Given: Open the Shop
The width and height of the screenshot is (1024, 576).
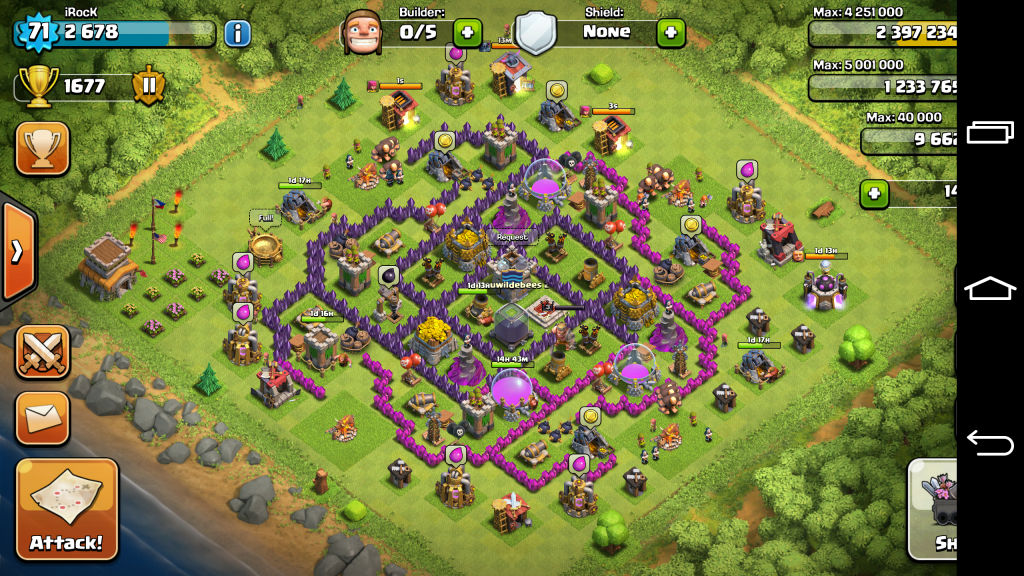Looking at the screenshot, I should [x=933, y=510].
